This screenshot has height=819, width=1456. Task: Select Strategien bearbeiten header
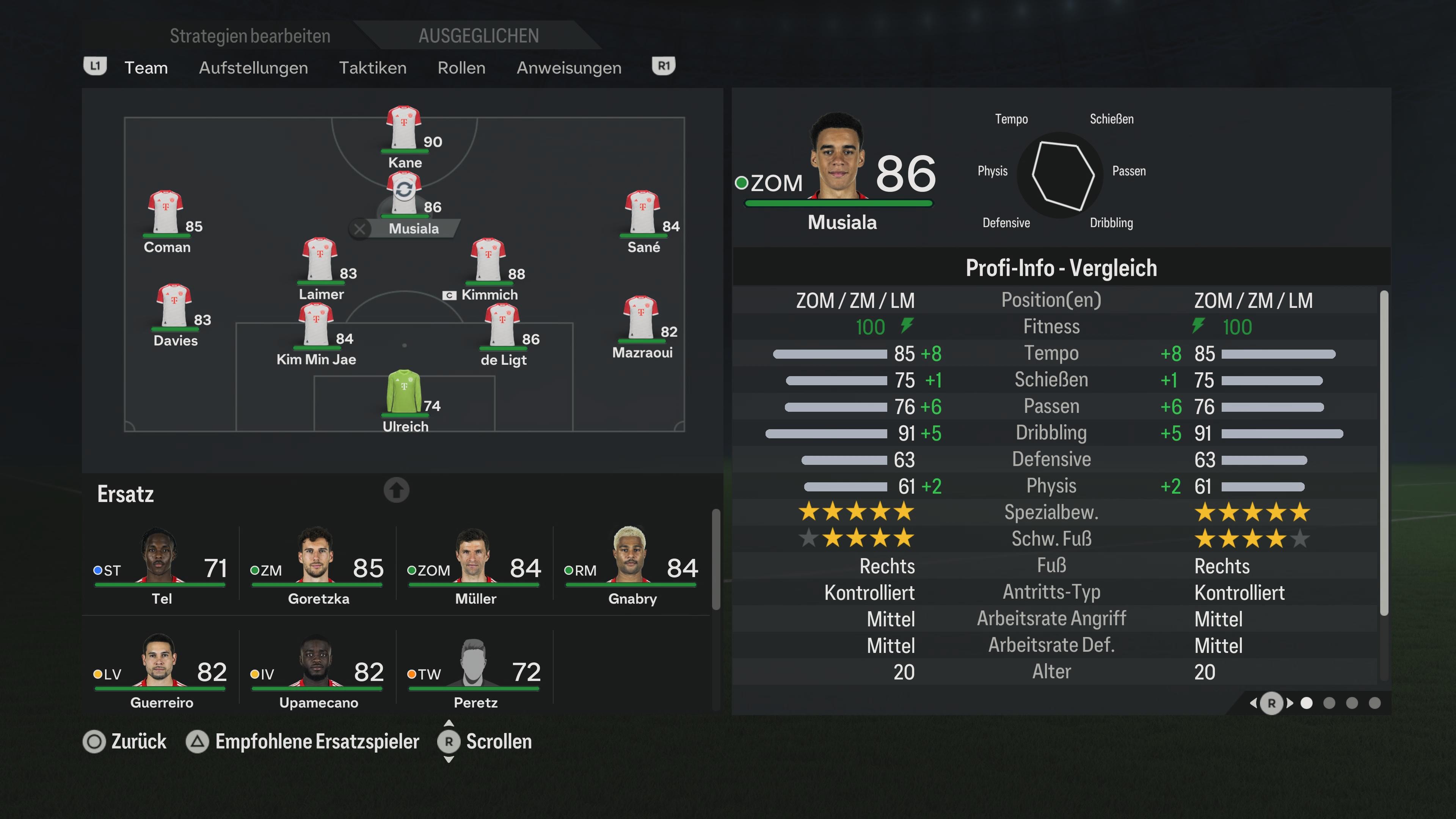point(250,36)
